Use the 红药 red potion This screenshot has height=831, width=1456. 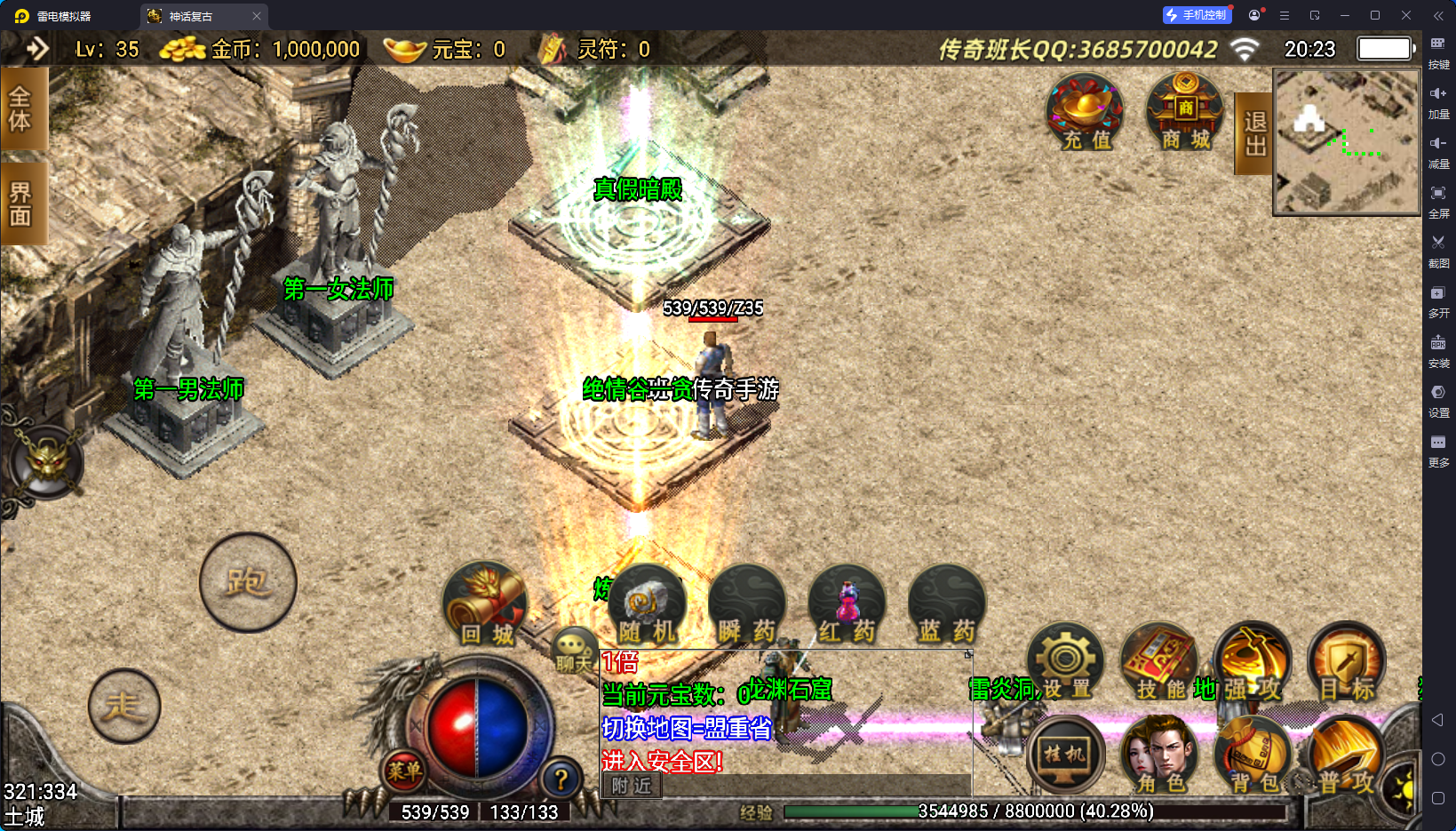(847, 606)
